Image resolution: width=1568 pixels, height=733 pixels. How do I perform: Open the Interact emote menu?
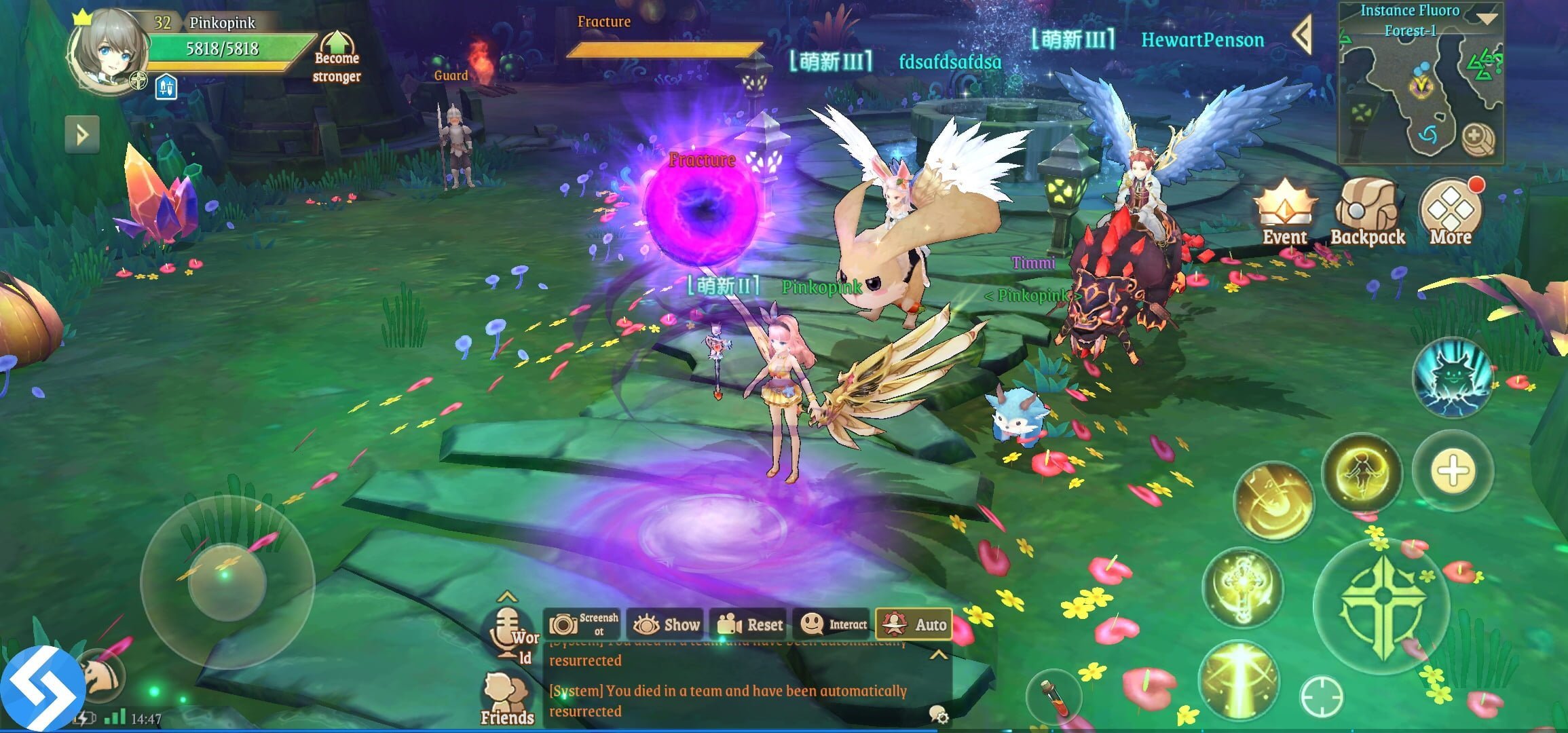point(833,624)
